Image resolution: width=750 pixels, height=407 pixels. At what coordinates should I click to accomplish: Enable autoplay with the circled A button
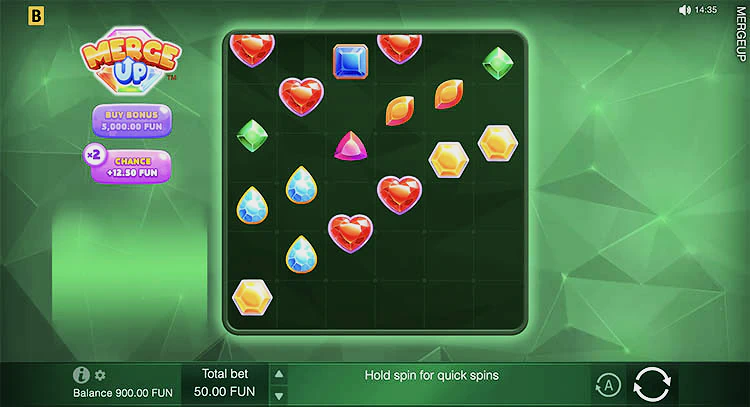pos(607,385)
